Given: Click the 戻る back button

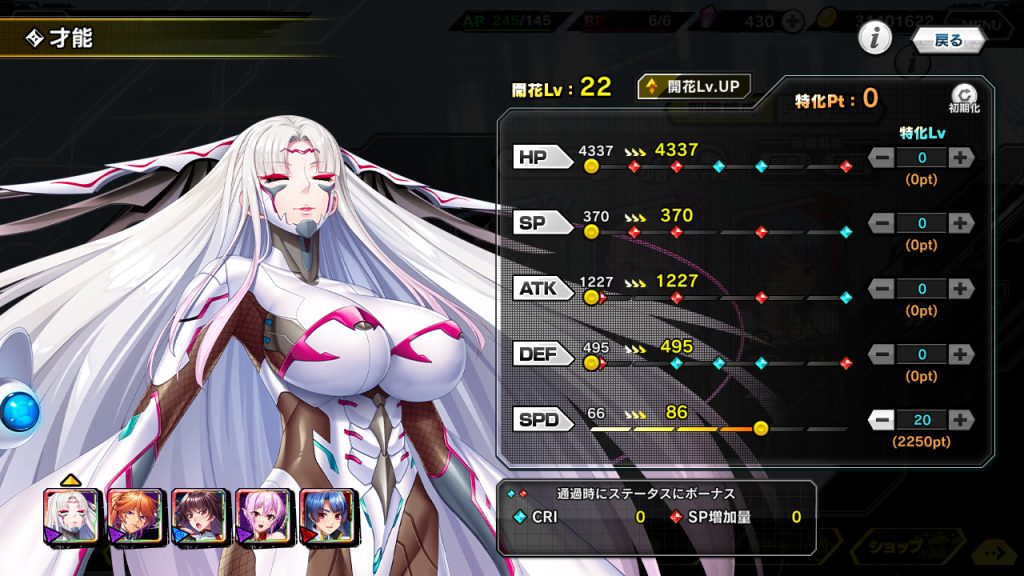Looking at the screenshot, I should 948,40.
